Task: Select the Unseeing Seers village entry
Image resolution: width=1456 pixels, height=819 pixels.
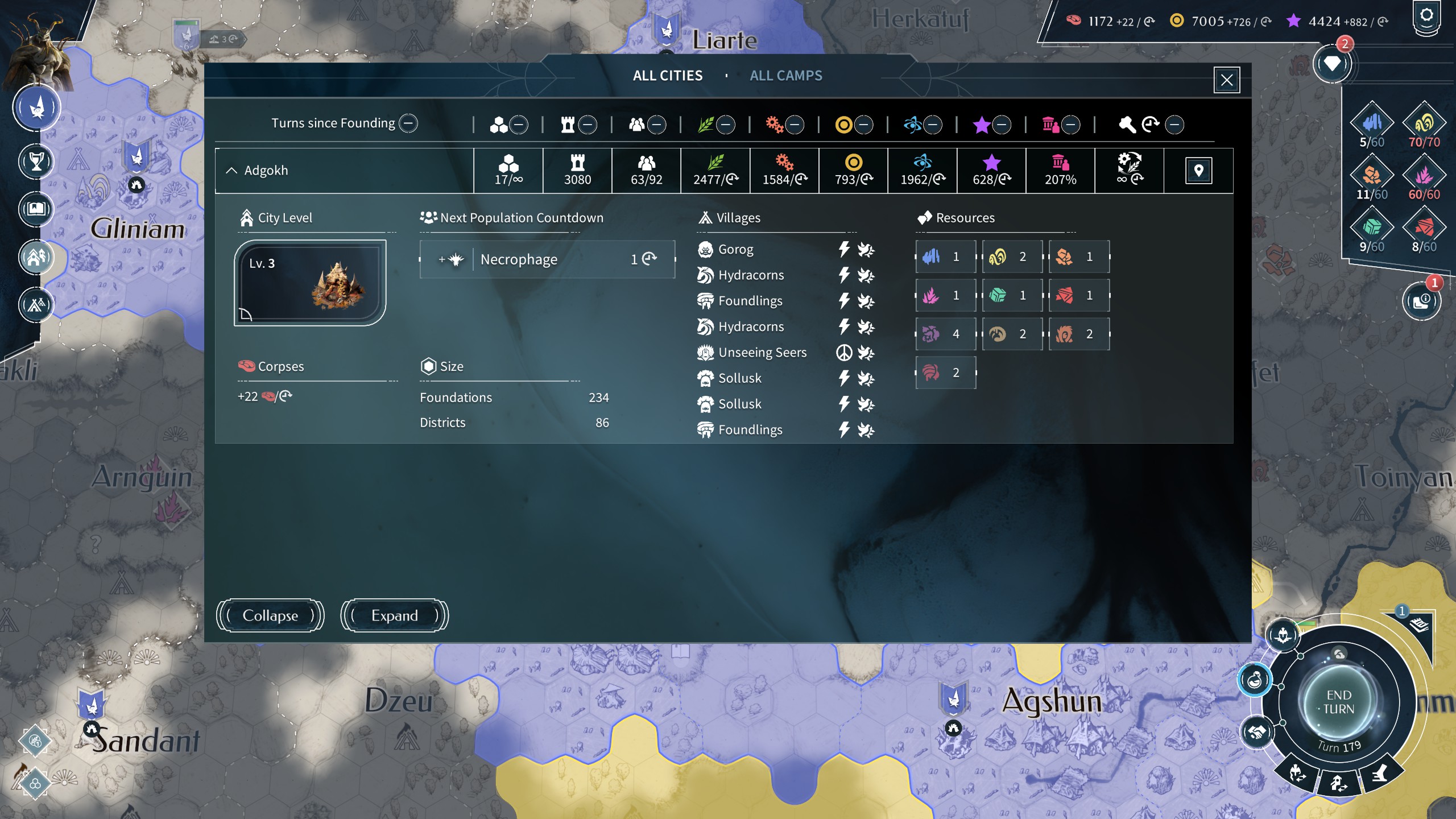Action: (x=762, y=353)
